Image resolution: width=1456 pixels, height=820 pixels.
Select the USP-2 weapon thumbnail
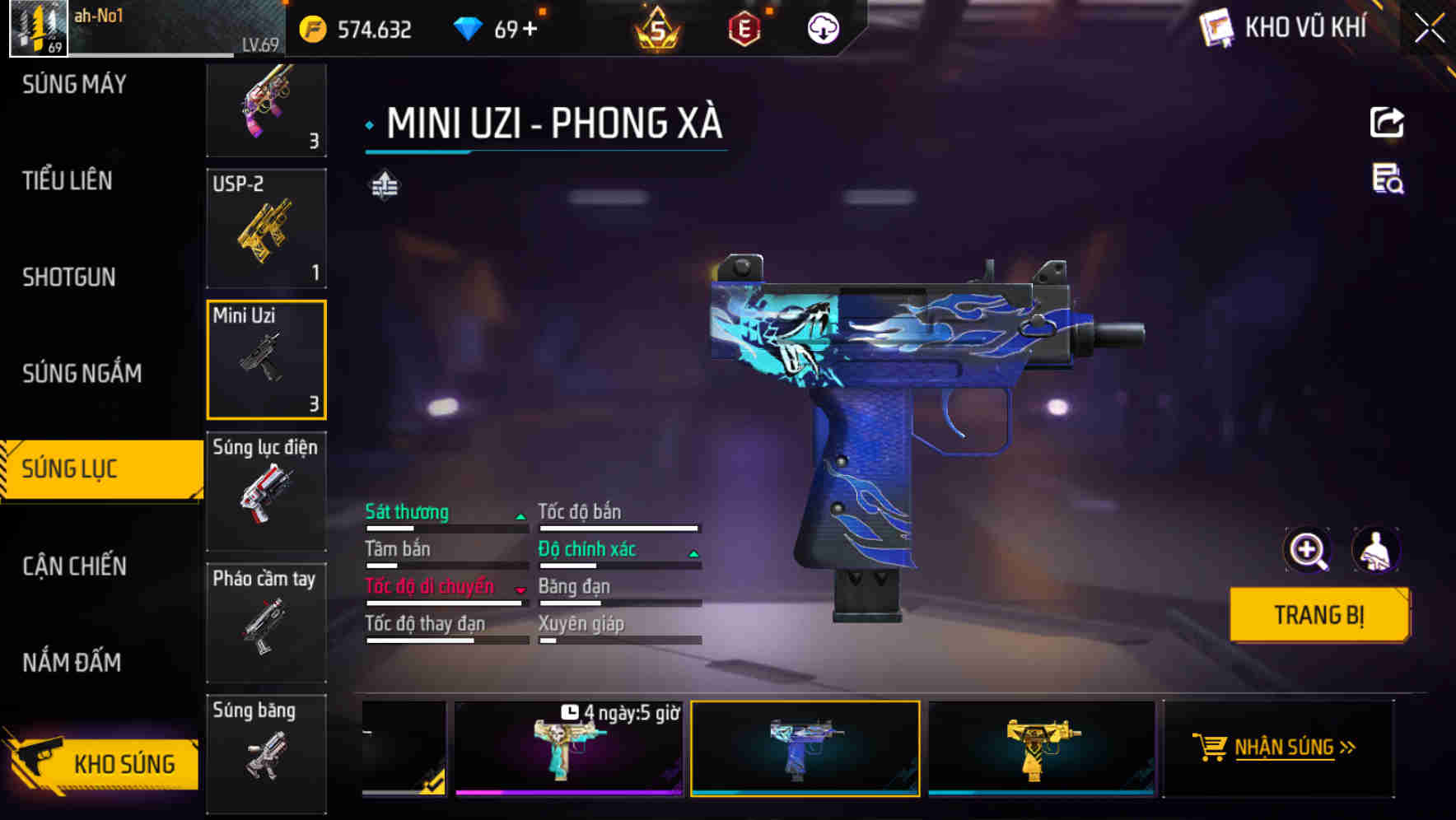tap(266, 228)
